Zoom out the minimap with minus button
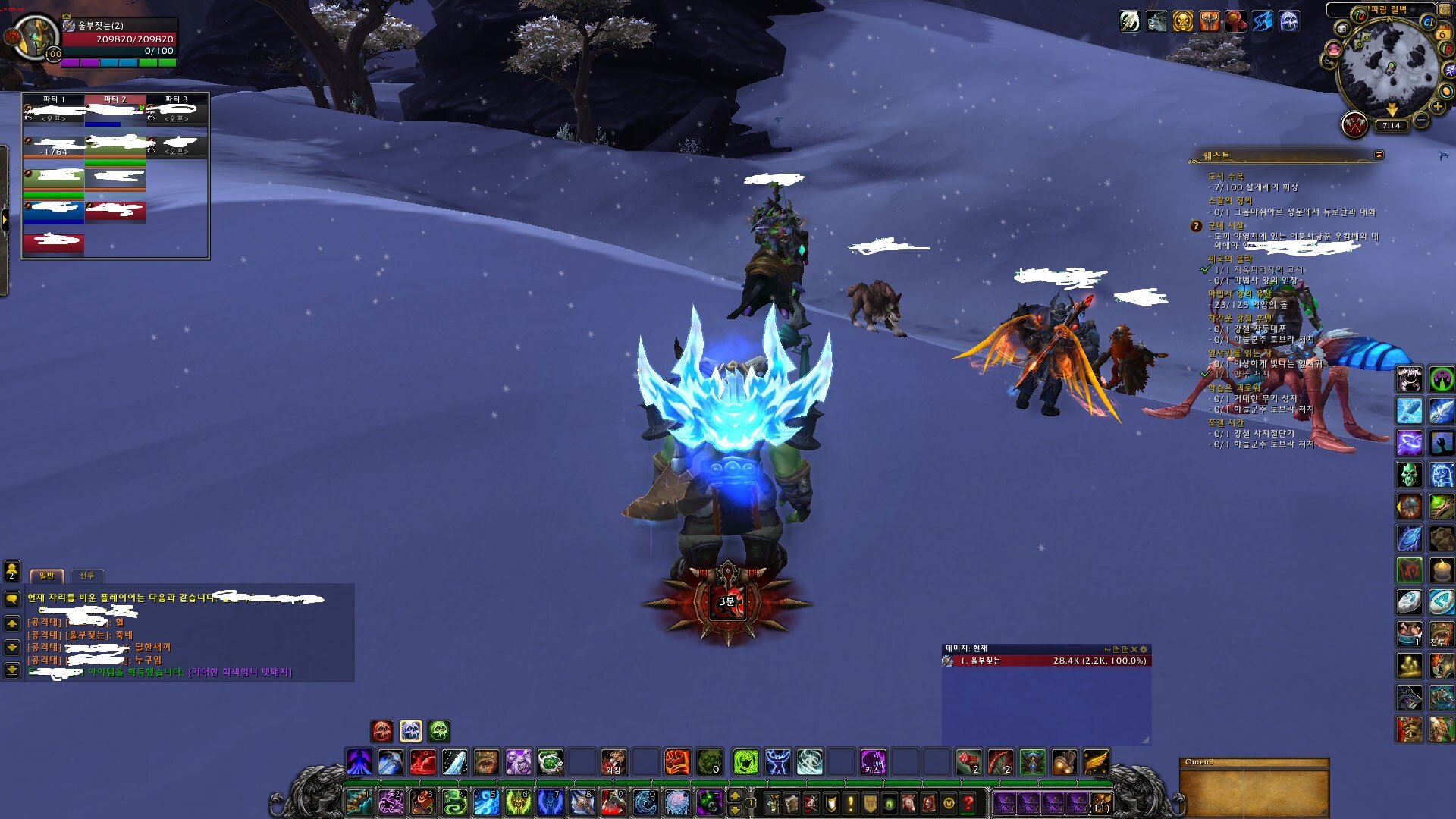Screen dimensions: 1456x819 (x=1421, y=121)
